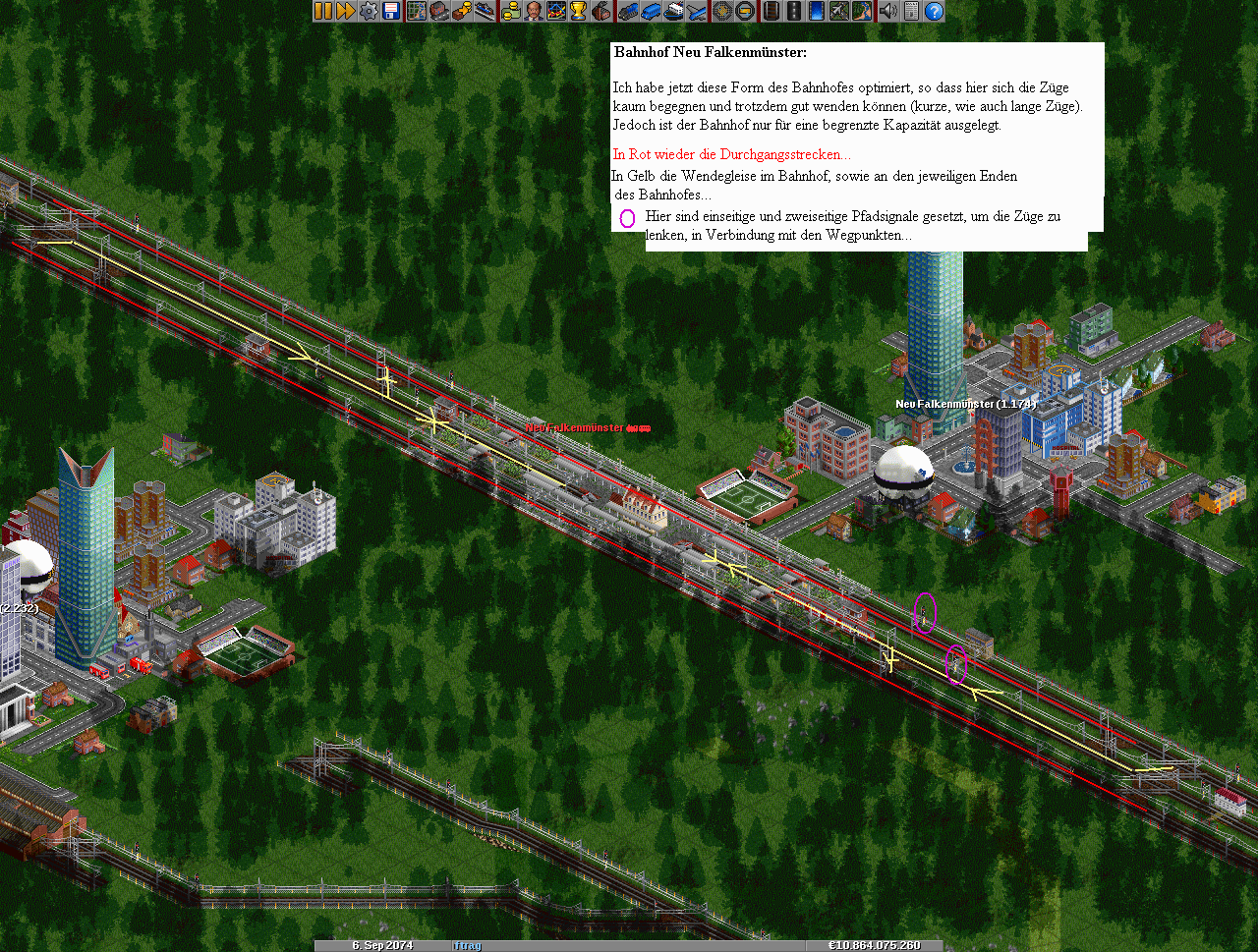Show the road vehicles list bus icon

[651, 11]
